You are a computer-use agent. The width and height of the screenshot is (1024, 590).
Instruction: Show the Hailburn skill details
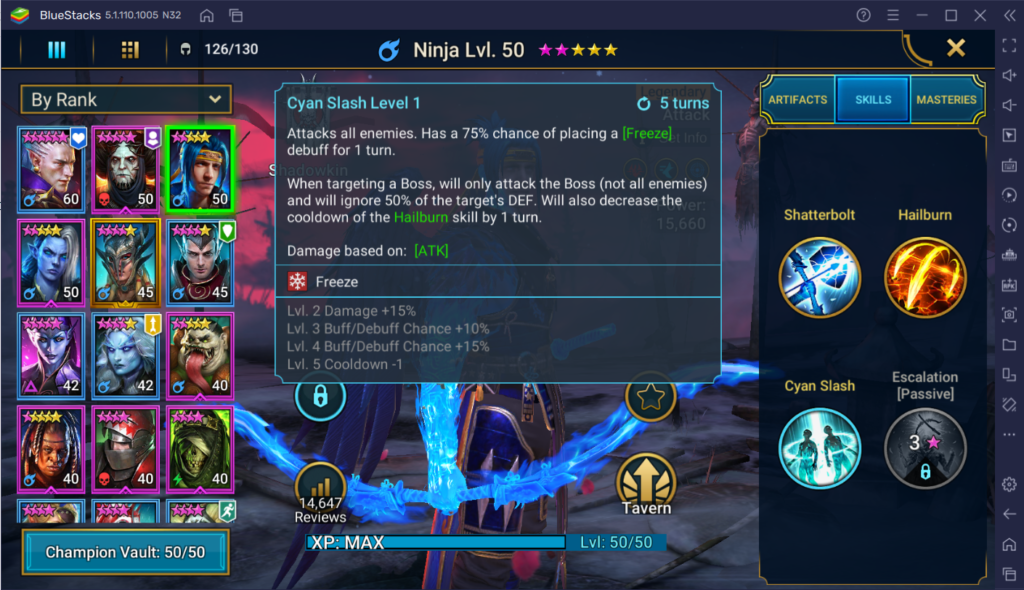click(x=924, y=277)
